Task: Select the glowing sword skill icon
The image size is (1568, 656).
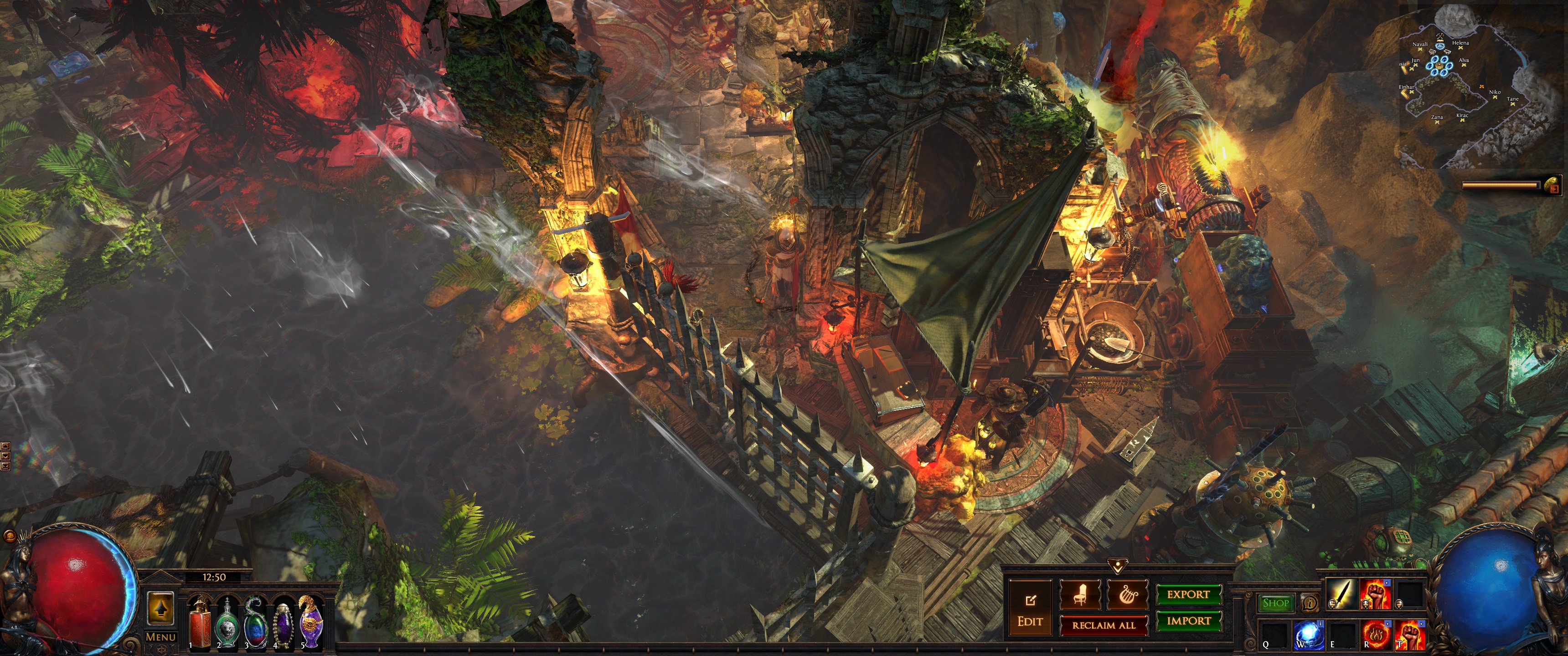Action: (1341, 593)
